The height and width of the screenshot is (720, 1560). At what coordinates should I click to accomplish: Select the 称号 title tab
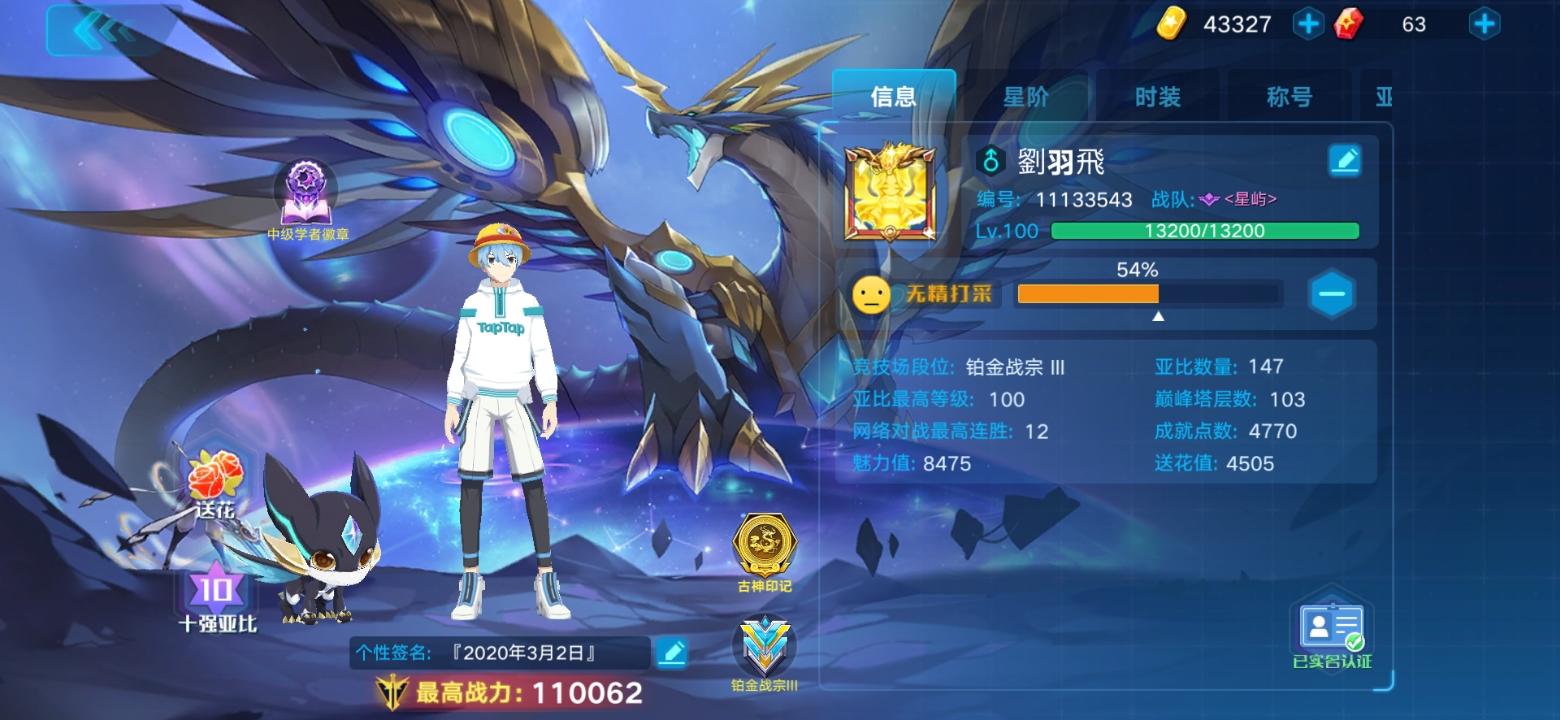click(1286, 96)
